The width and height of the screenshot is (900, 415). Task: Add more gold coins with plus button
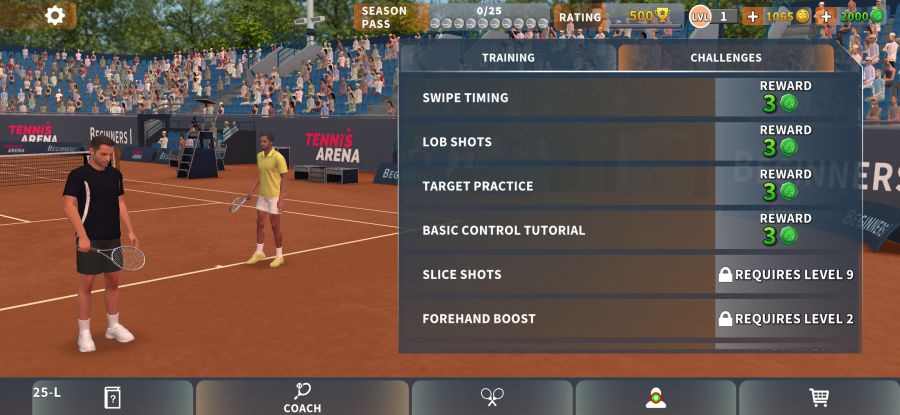(x=752, y=16)
